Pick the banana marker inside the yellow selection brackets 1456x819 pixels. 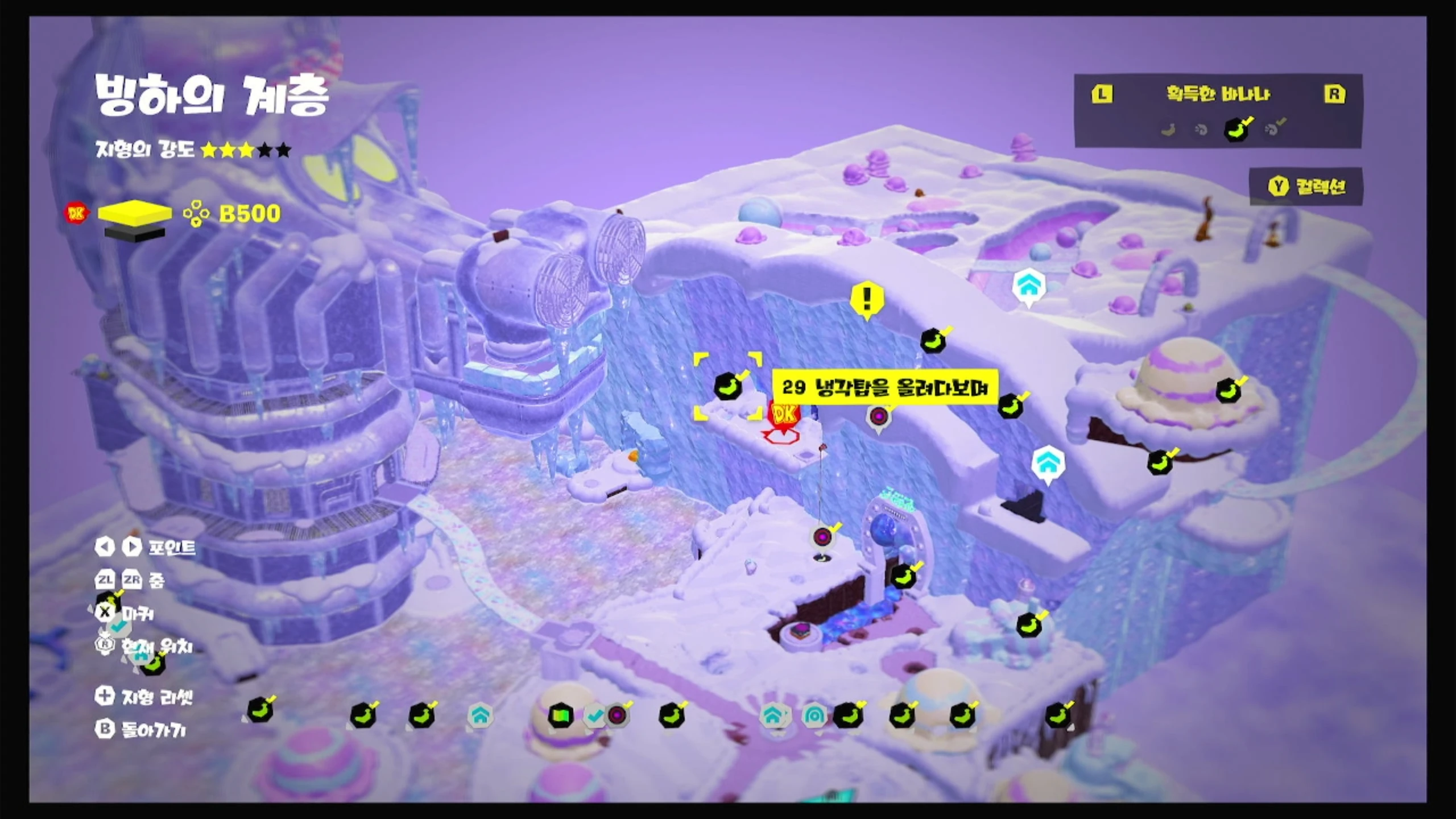pyautogui.click(x=728, y=387)
